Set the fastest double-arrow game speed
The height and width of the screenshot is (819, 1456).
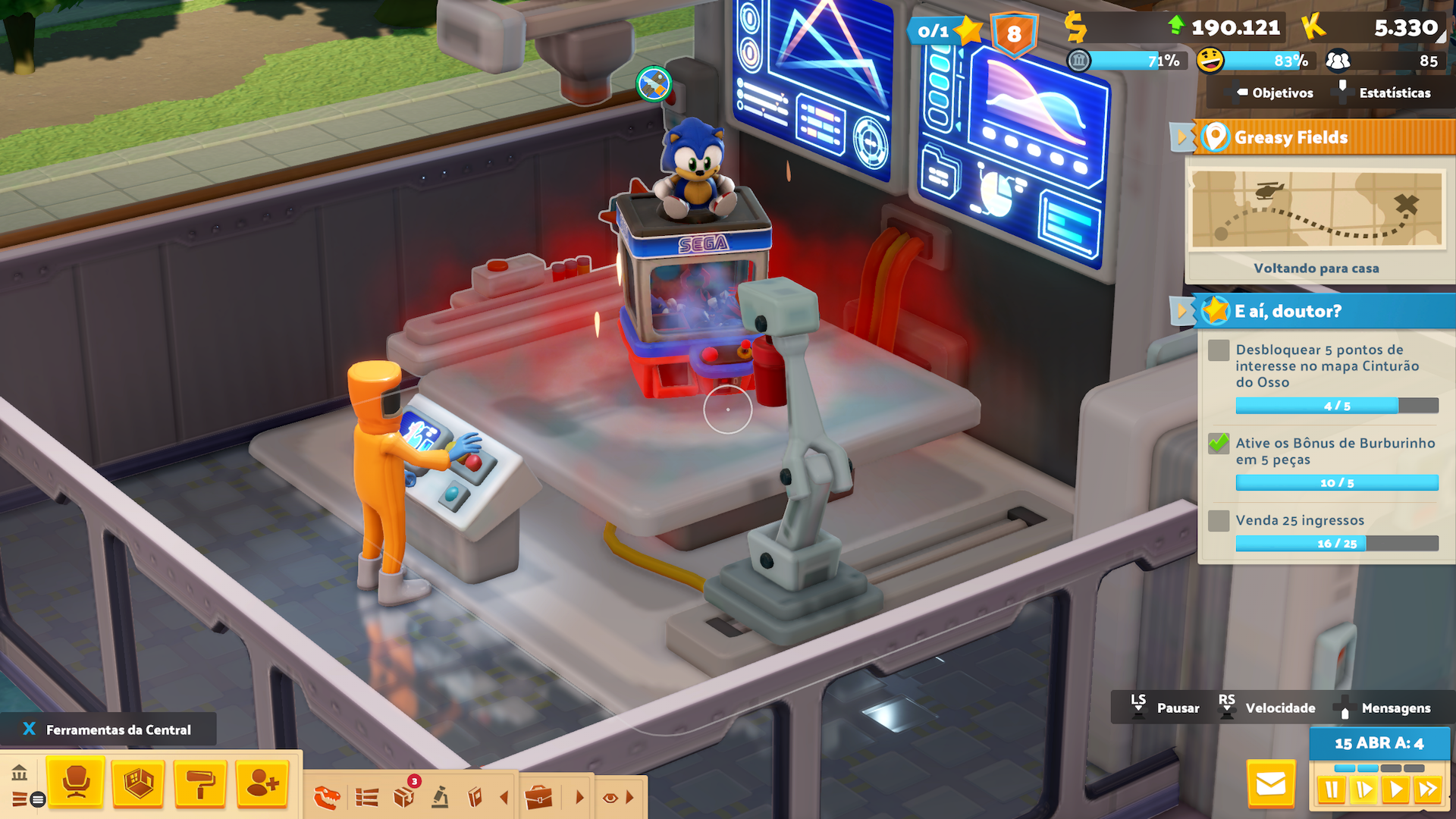[1428, 790]
